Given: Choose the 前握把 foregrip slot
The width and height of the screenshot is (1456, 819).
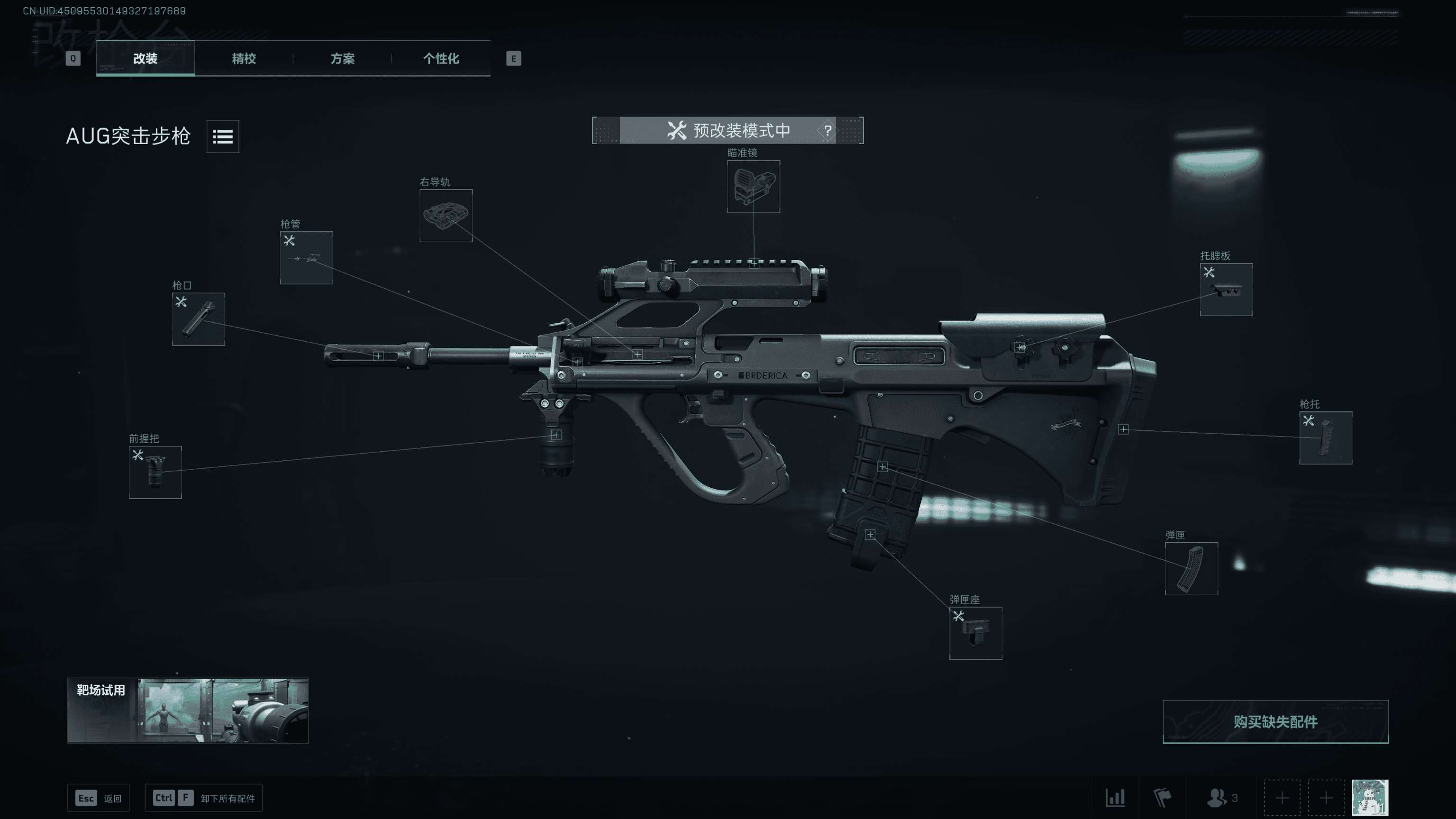Looking at the screenshot, I should 155,473.
